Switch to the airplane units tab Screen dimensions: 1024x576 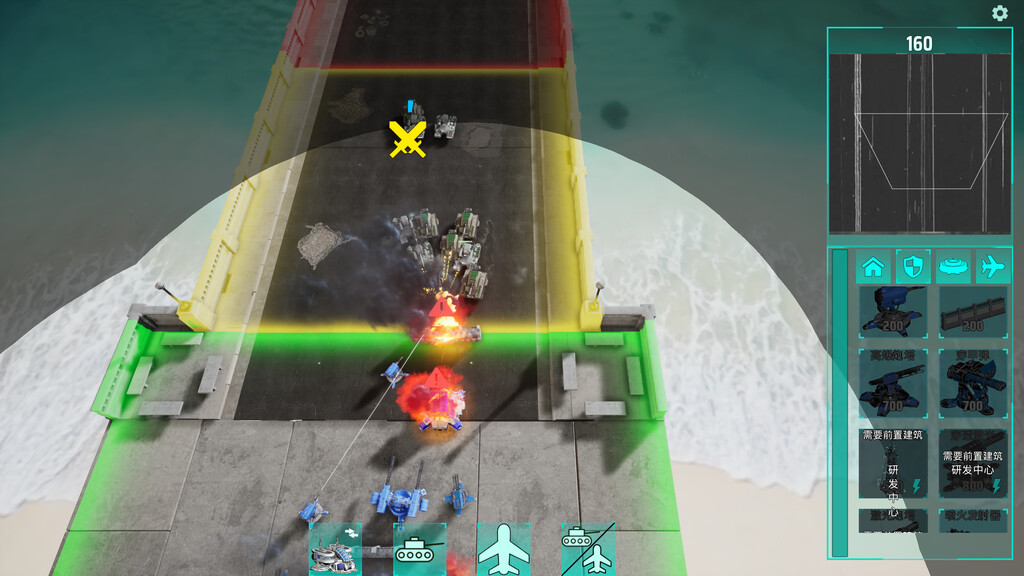(x=991, y=267)
